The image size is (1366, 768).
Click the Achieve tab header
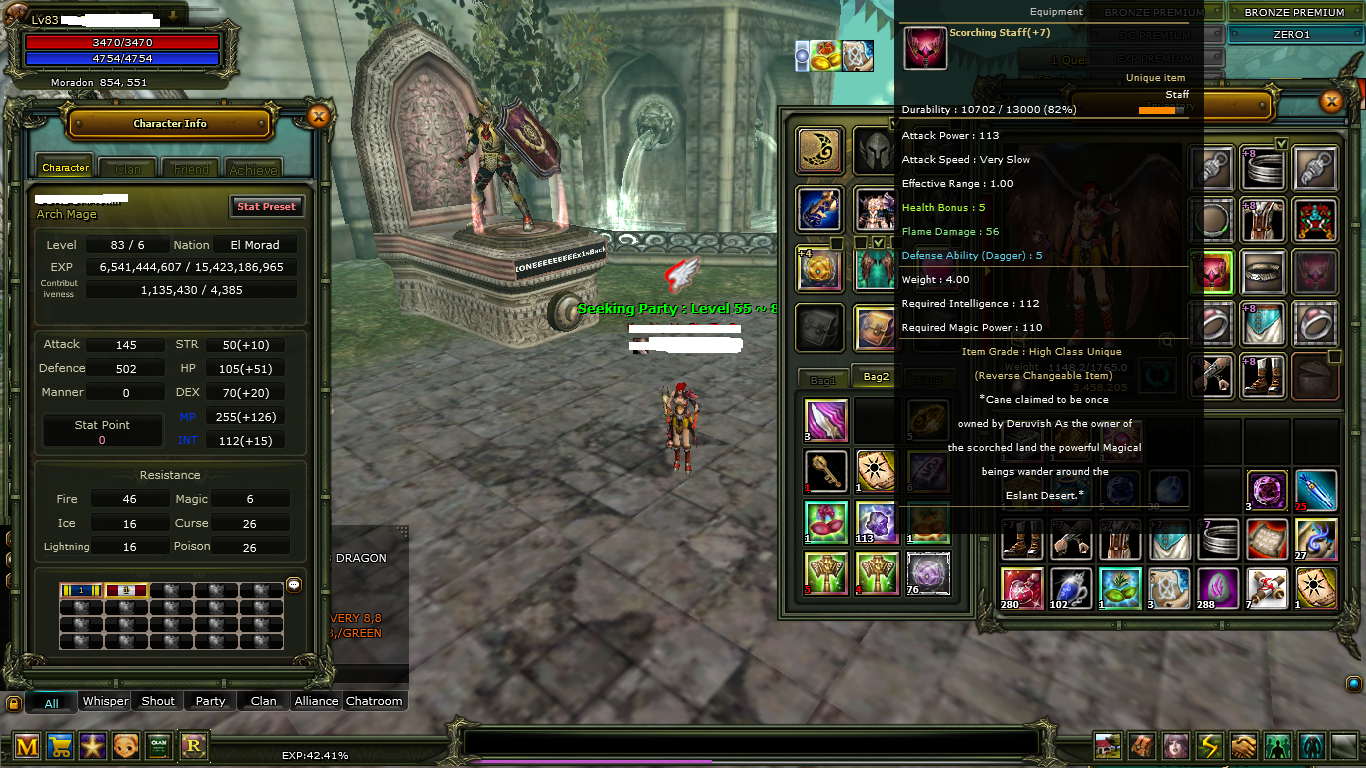point(253,167)
